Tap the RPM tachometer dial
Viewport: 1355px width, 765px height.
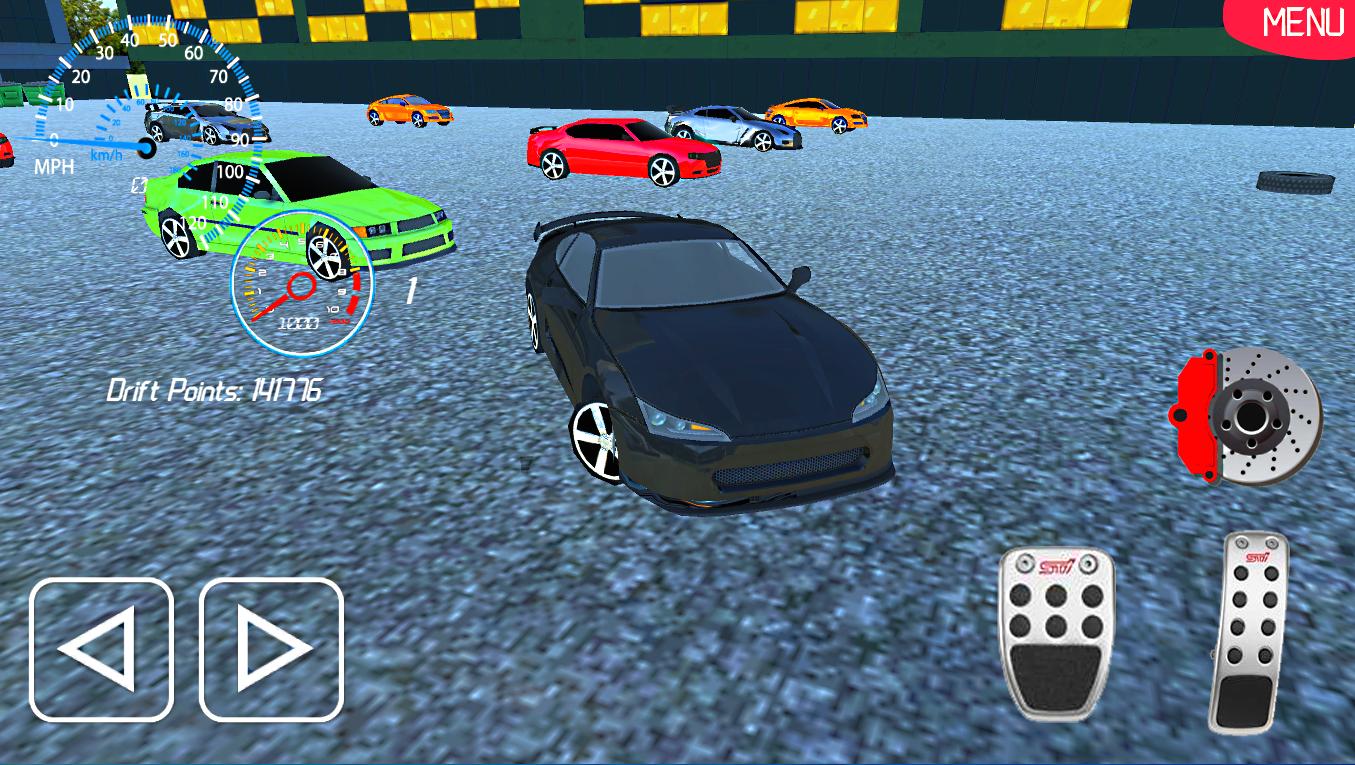(300, 285)
